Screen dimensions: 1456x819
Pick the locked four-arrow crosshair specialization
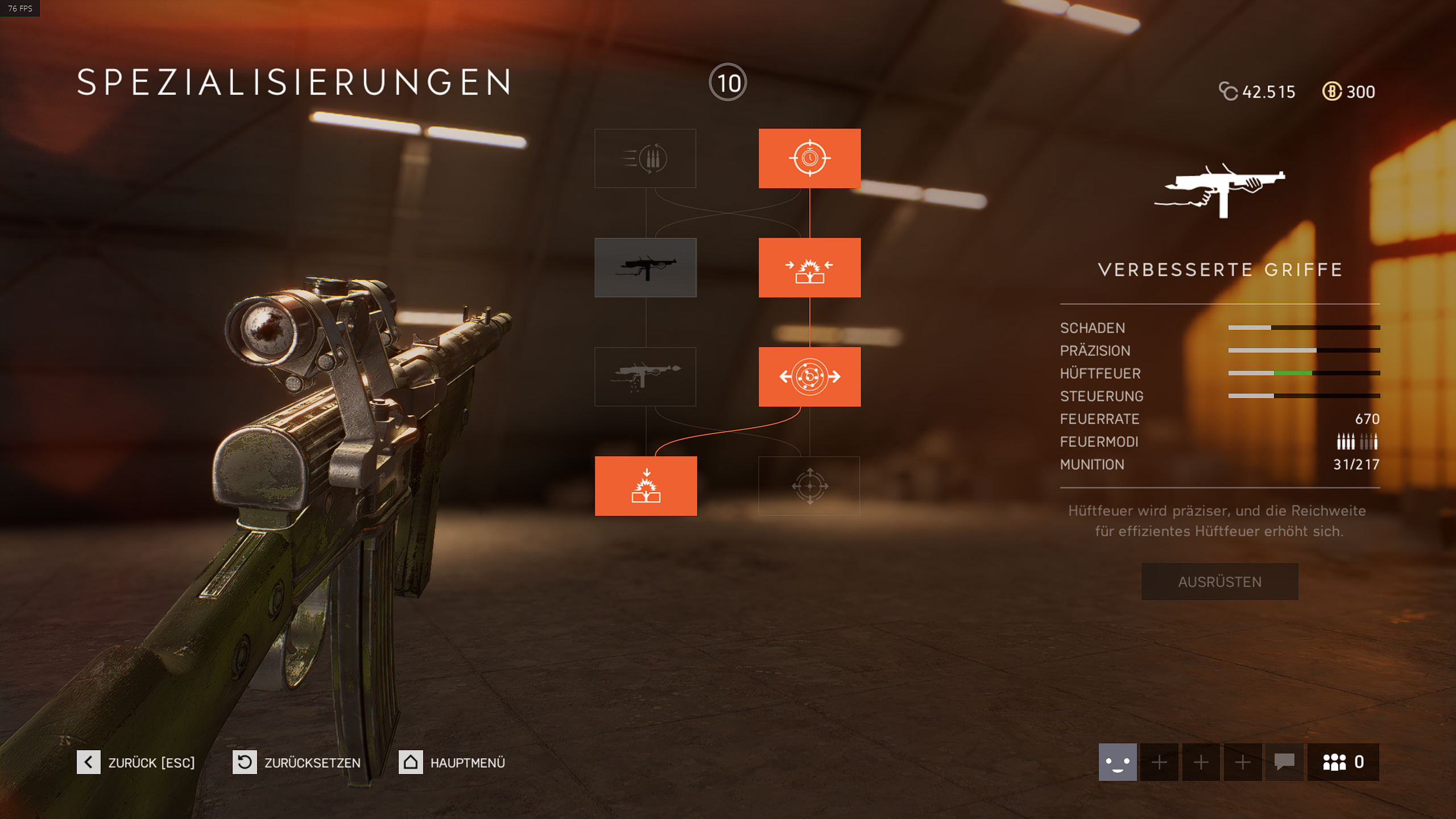coord(809,486)
